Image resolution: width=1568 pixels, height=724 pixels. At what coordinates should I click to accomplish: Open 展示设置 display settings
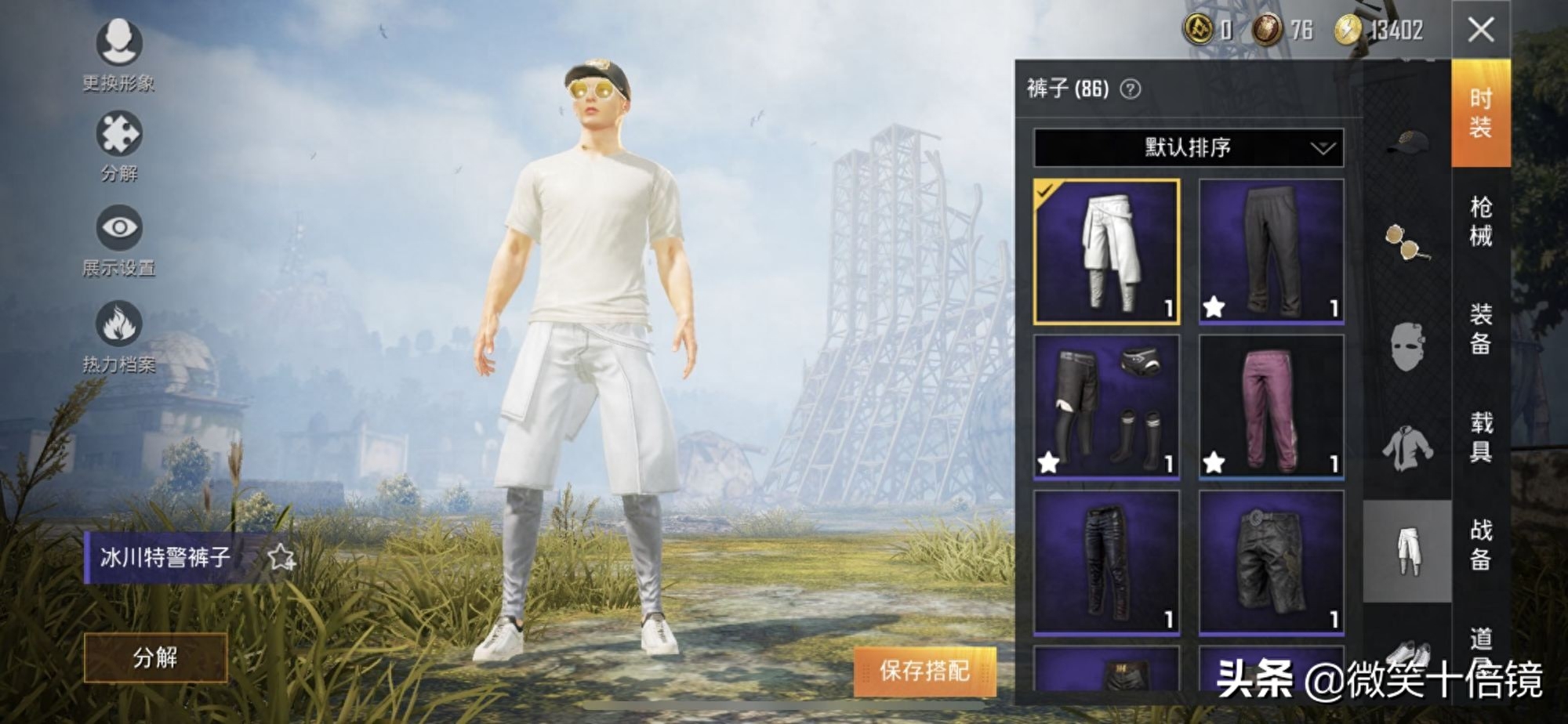point(119,229)
